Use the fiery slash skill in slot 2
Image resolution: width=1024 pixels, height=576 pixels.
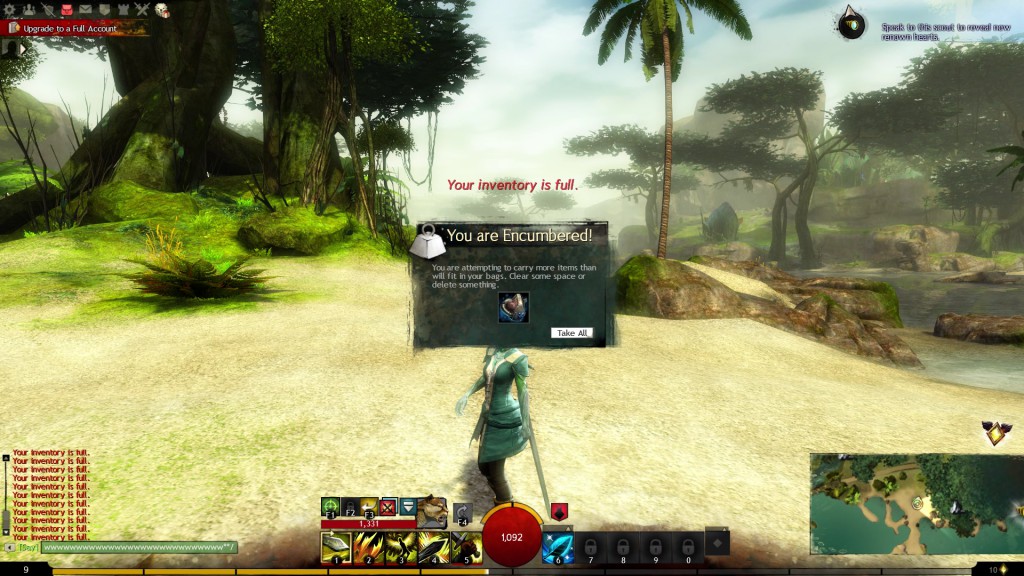coord(369,548)
